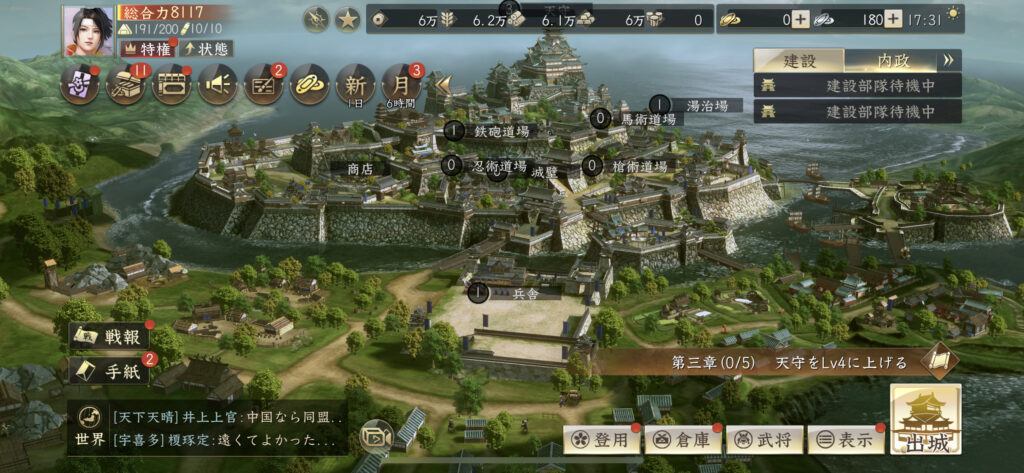Viewport: 1024px width, 473px height.
Task: Open the 特権 privileges panel
Action: point(146,48)
